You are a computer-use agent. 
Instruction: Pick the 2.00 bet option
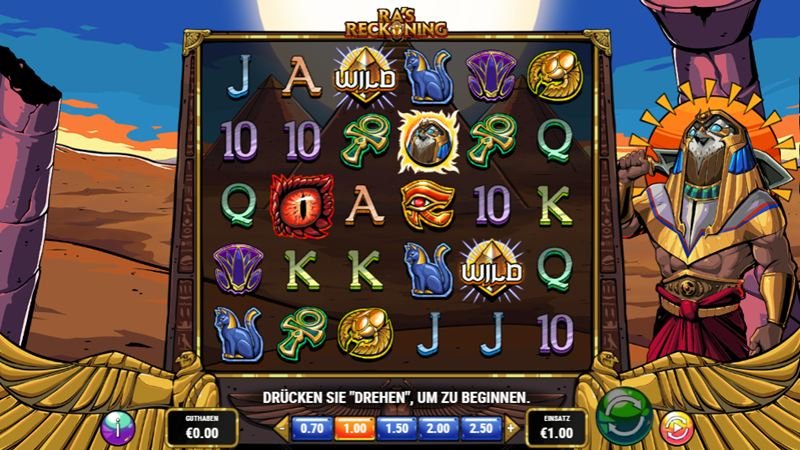pyautogui.click(x=440, y=428)
